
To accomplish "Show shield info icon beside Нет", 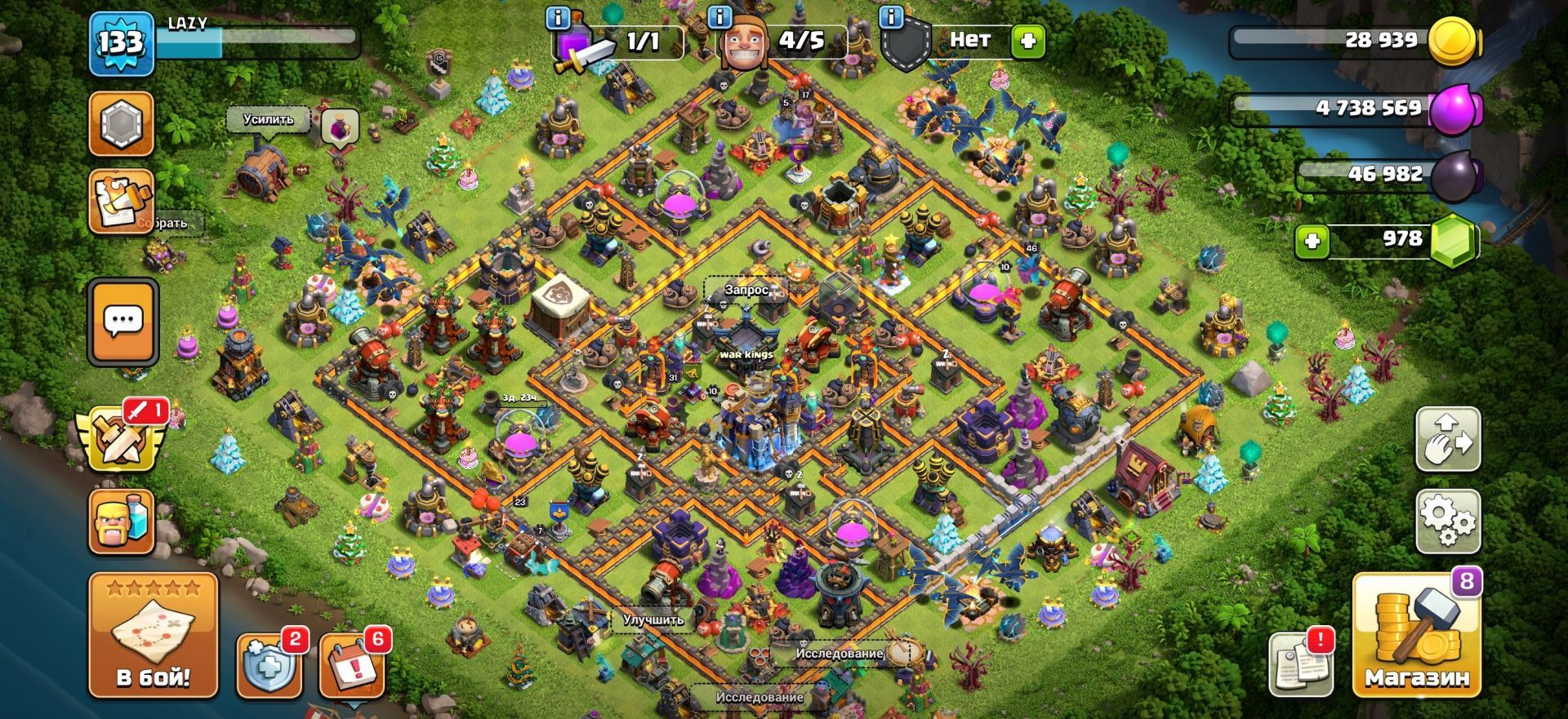I will (x=891, y=16).
